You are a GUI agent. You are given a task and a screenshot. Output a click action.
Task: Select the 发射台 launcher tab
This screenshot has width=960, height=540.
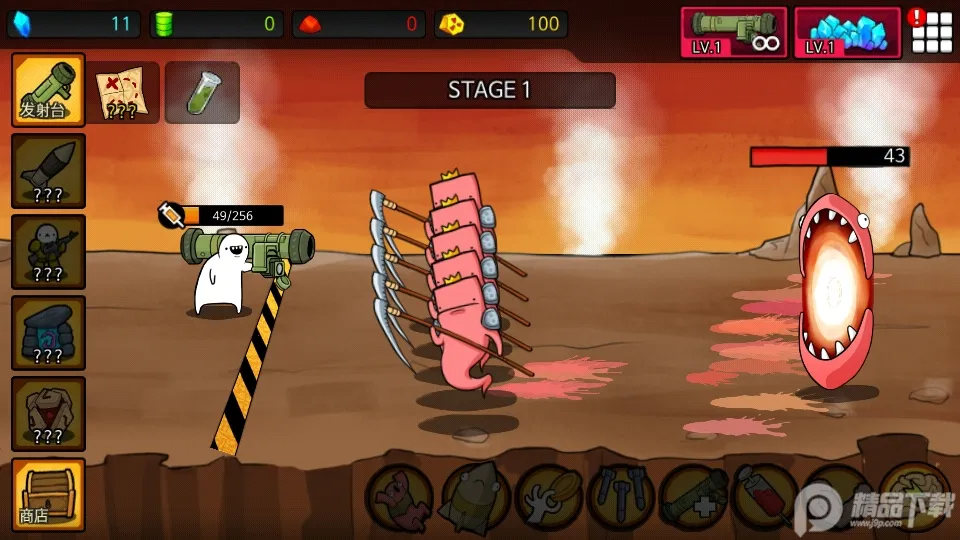click(47, 90)
